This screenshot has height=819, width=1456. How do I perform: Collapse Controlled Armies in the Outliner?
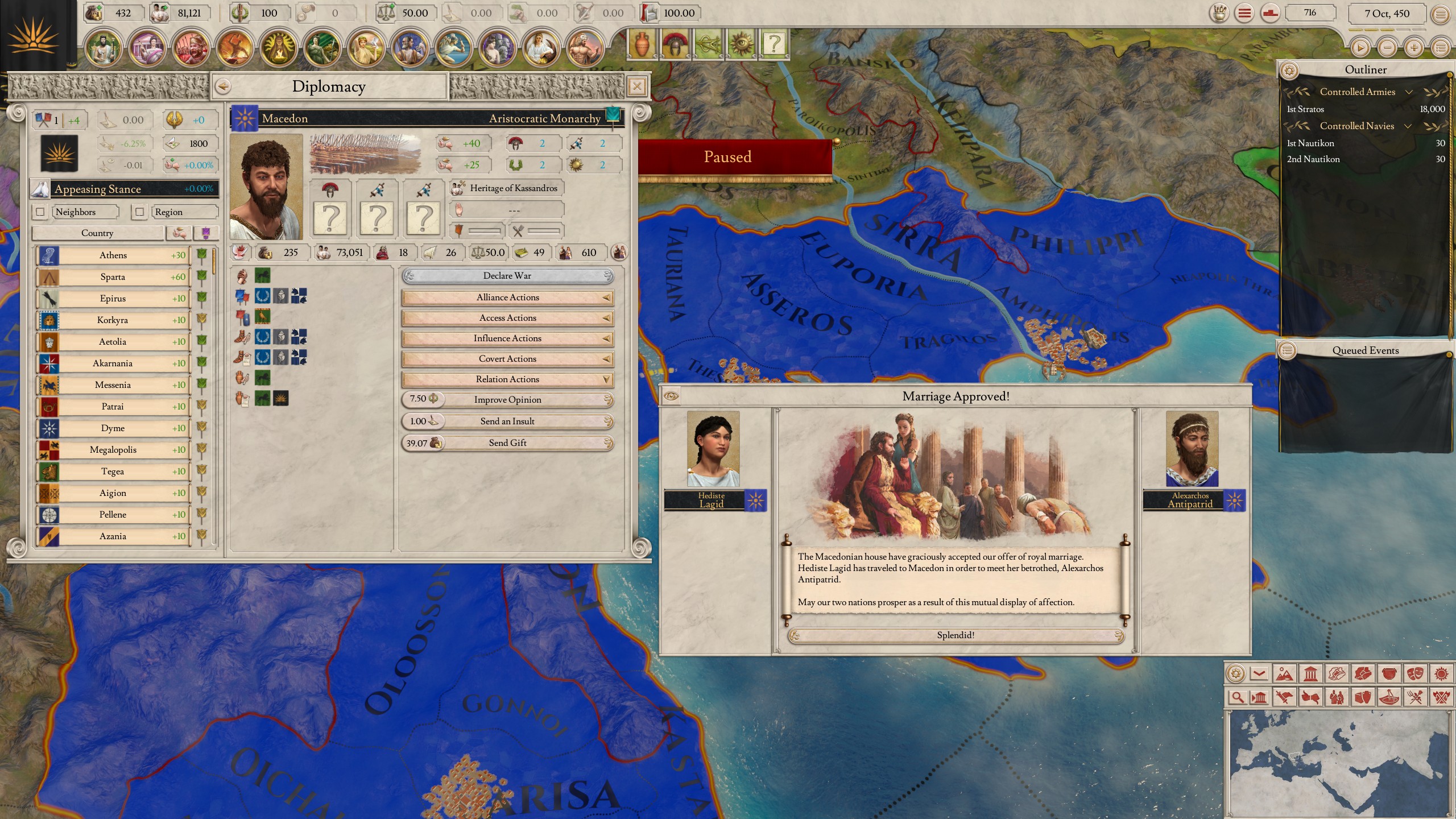[1409, 92]
